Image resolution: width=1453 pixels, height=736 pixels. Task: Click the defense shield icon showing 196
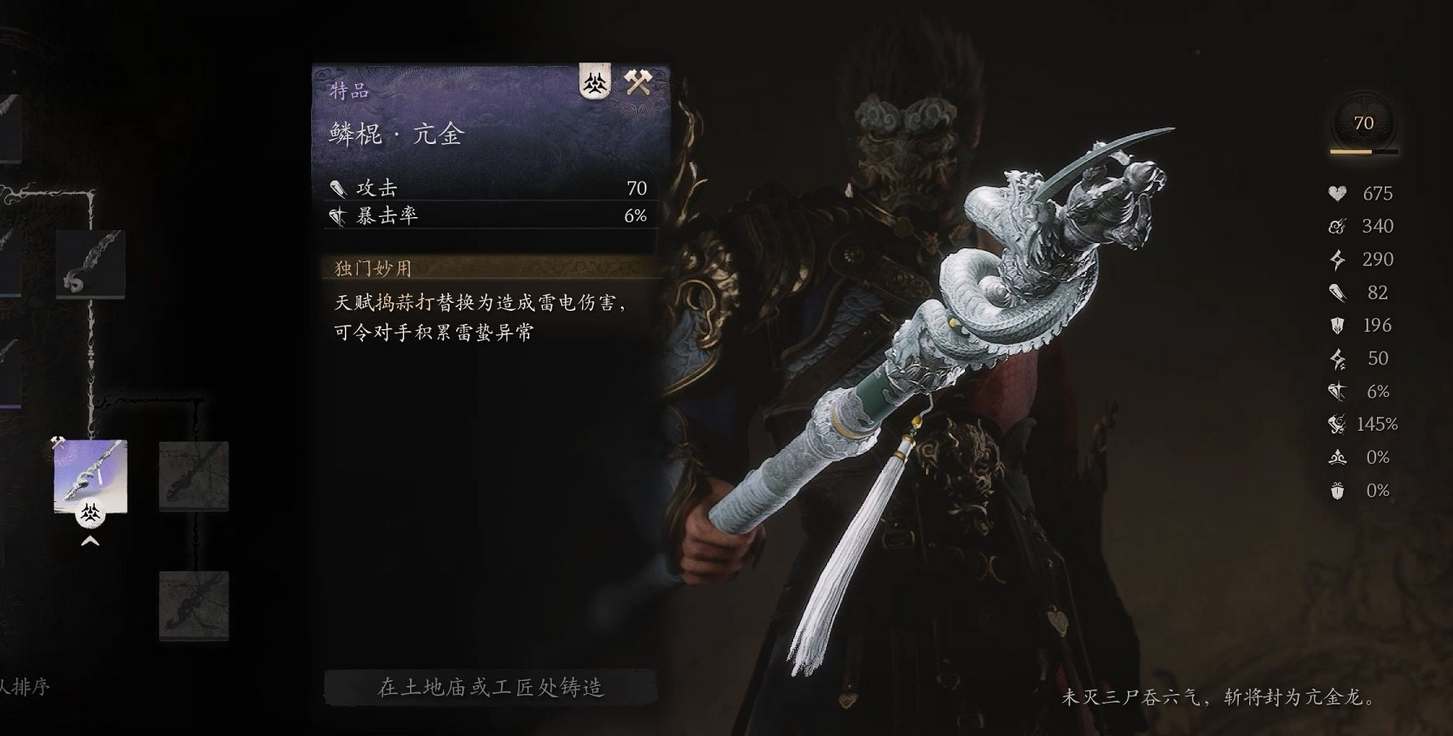tap(1337, 325)
